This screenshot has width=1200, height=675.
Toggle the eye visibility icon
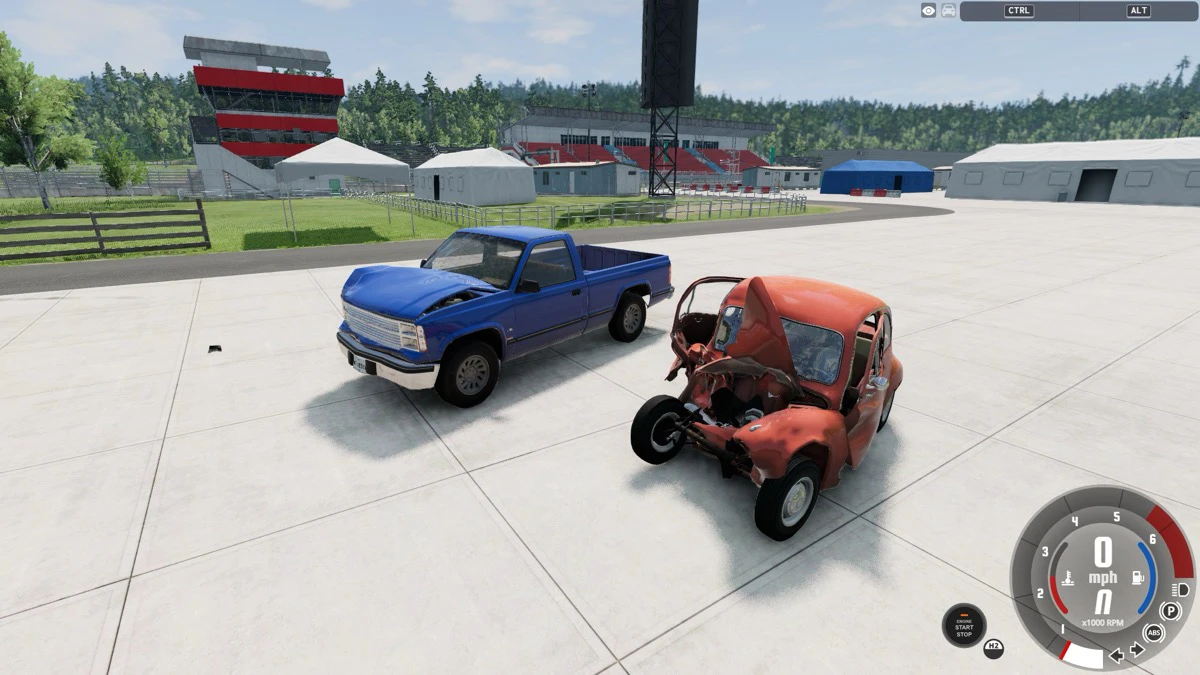click(x=929, y=11)
